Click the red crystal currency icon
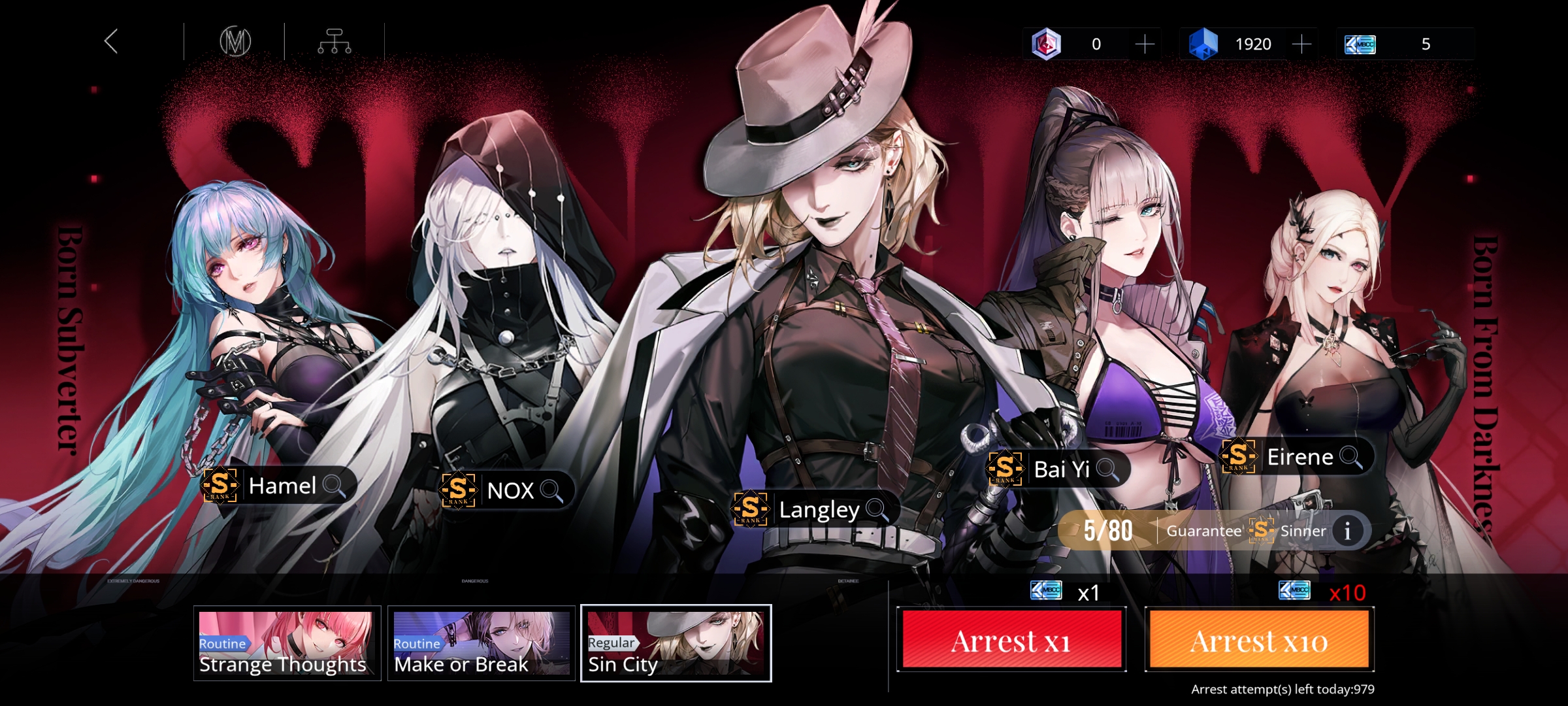The height and width of the screenshot is (706, 1568). 1048,44
